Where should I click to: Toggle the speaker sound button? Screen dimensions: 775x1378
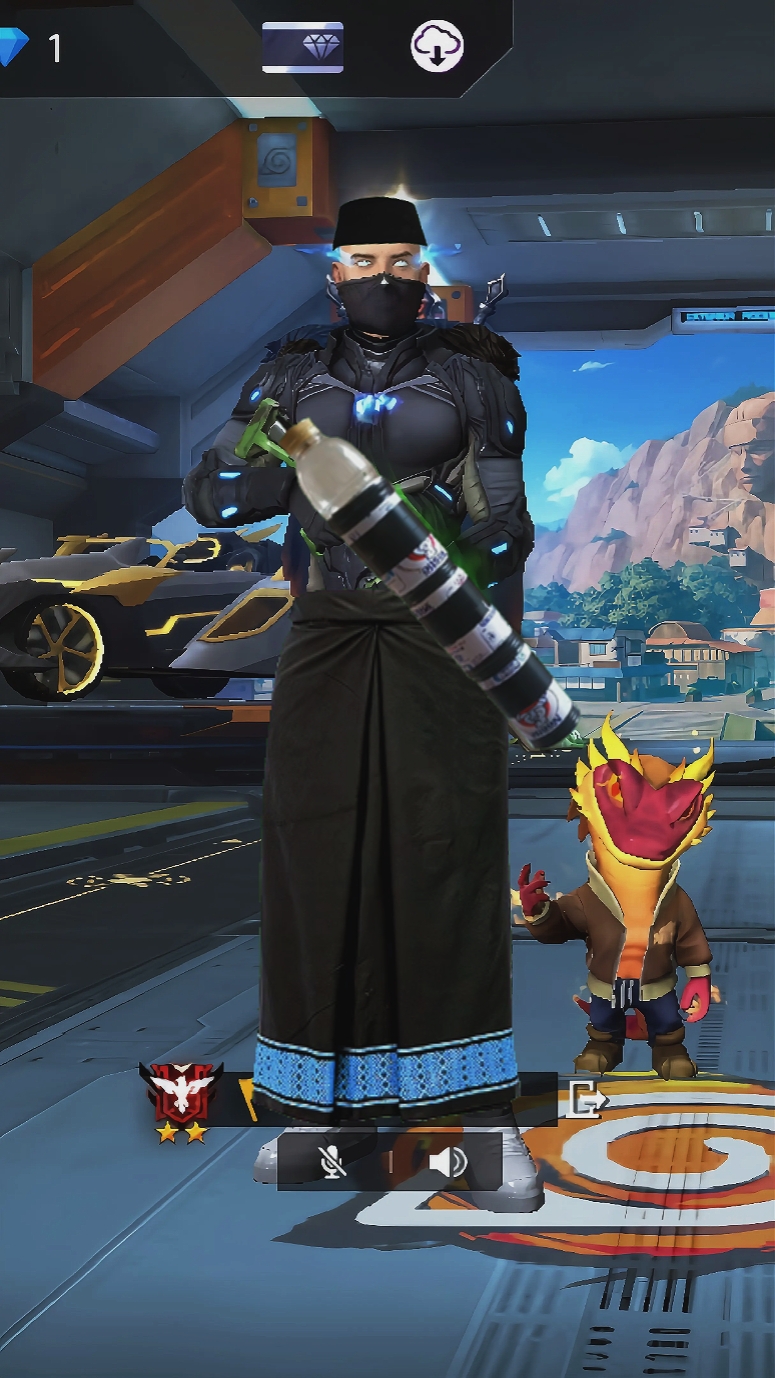coord(447,1161)
